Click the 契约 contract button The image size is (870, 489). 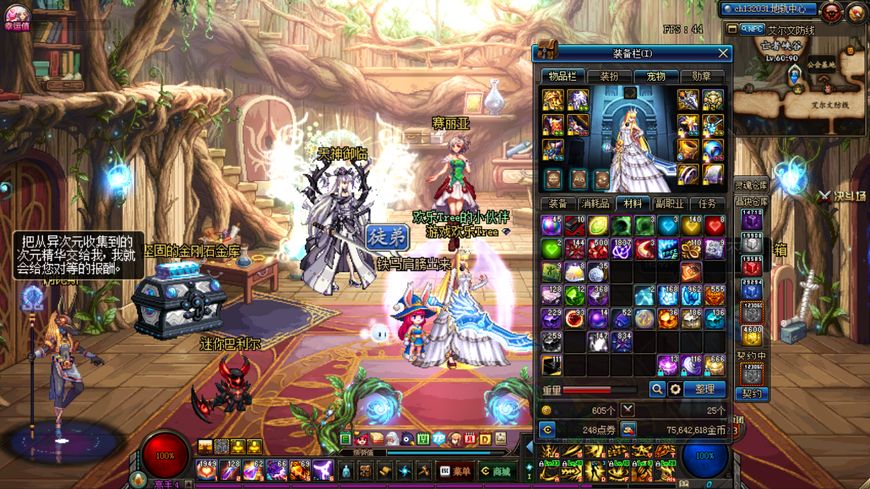tap(751, 394)
